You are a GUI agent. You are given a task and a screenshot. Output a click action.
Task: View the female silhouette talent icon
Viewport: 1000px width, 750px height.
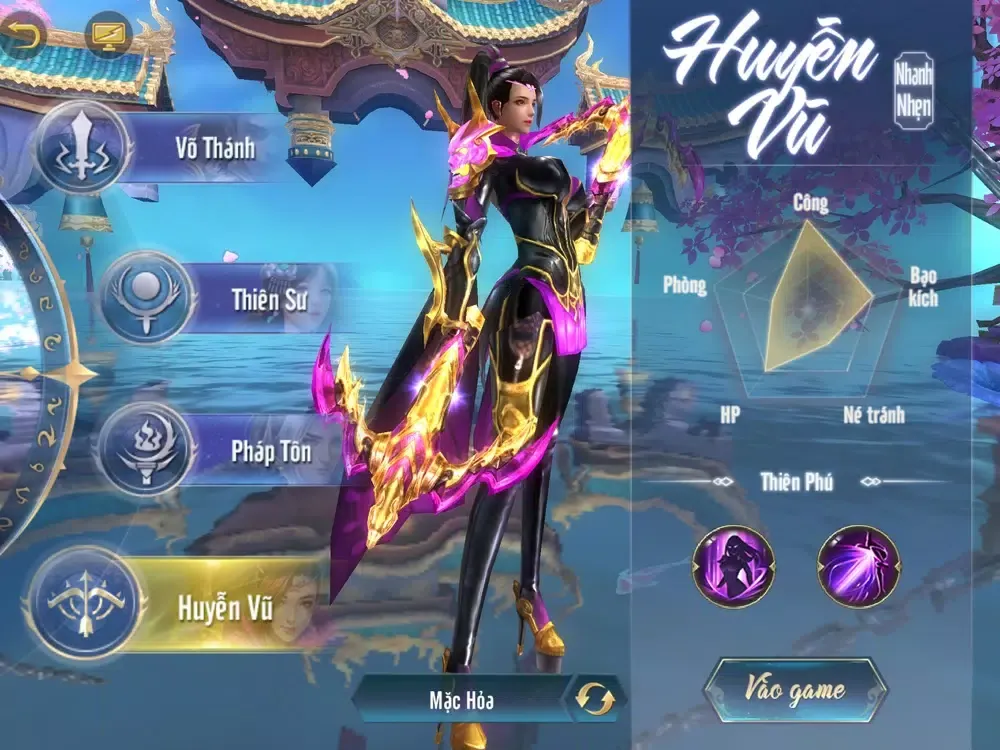click(734, 567)
